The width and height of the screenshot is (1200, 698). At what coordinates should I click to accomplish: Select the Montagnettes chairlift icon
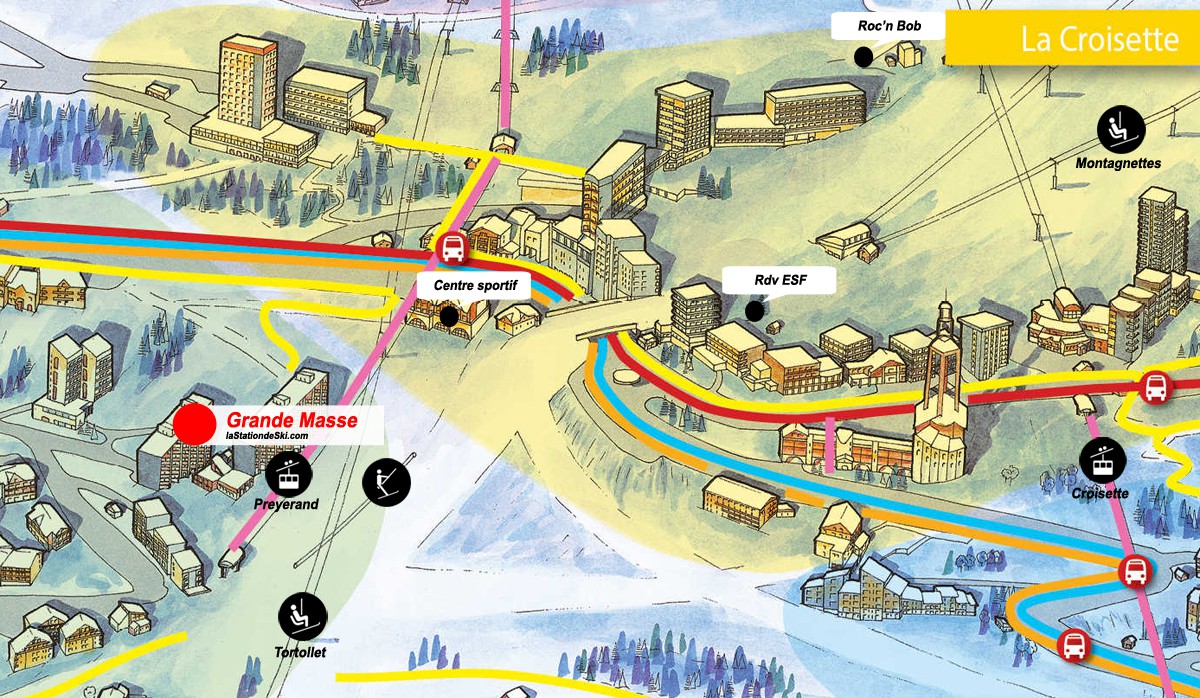pos(1121,129)
